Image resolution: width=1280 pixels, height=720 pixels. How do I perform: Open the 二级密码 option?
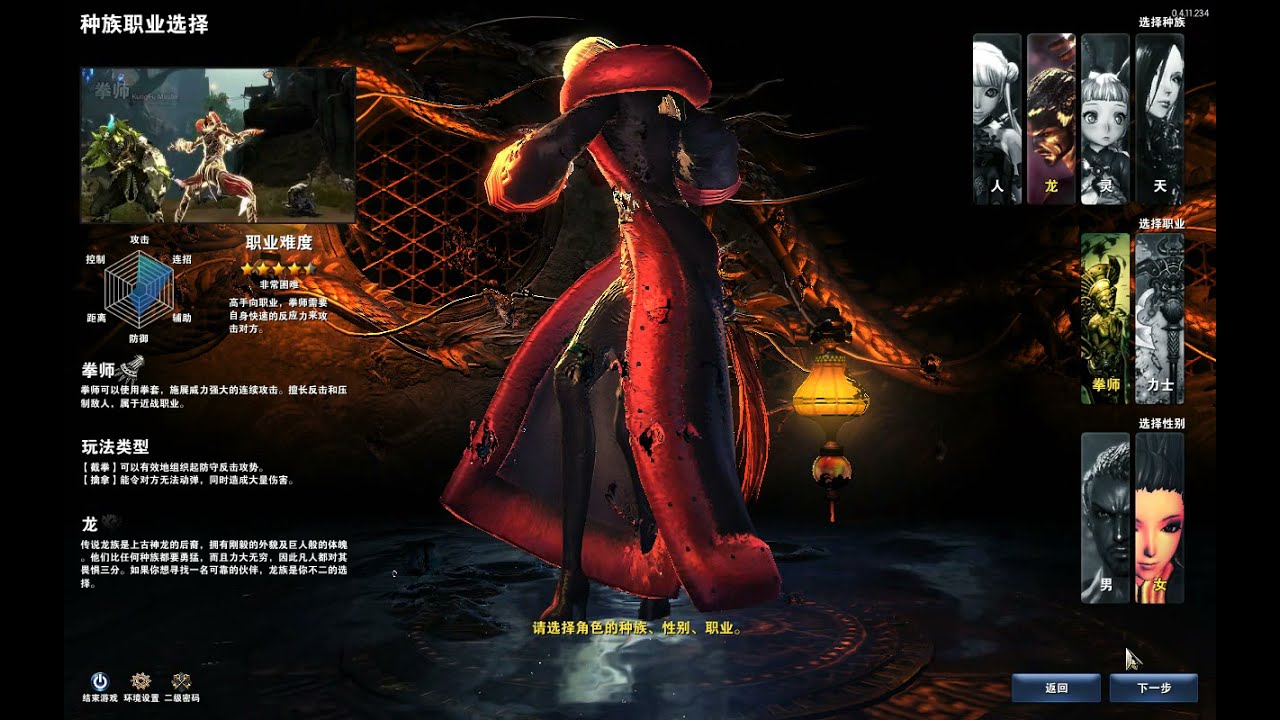(x=181, y=683)
